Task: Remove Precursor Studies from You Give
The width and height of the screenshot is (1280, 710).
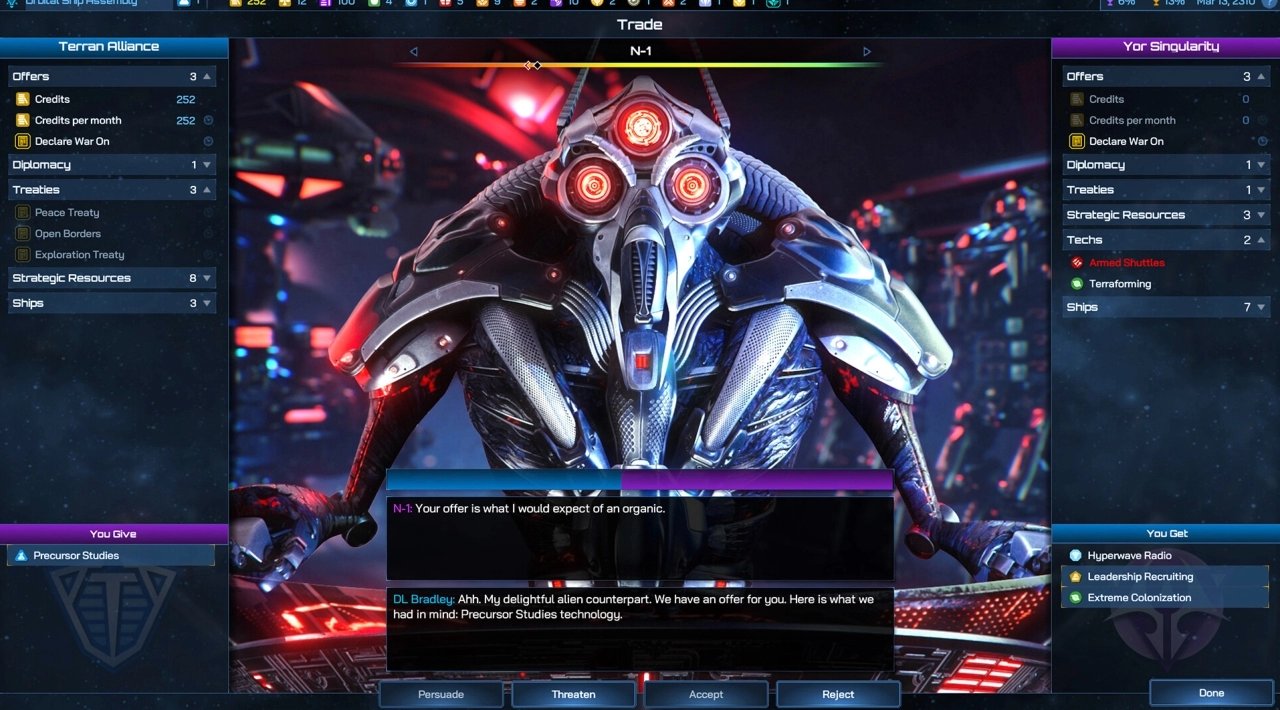Action: [76, 556]
